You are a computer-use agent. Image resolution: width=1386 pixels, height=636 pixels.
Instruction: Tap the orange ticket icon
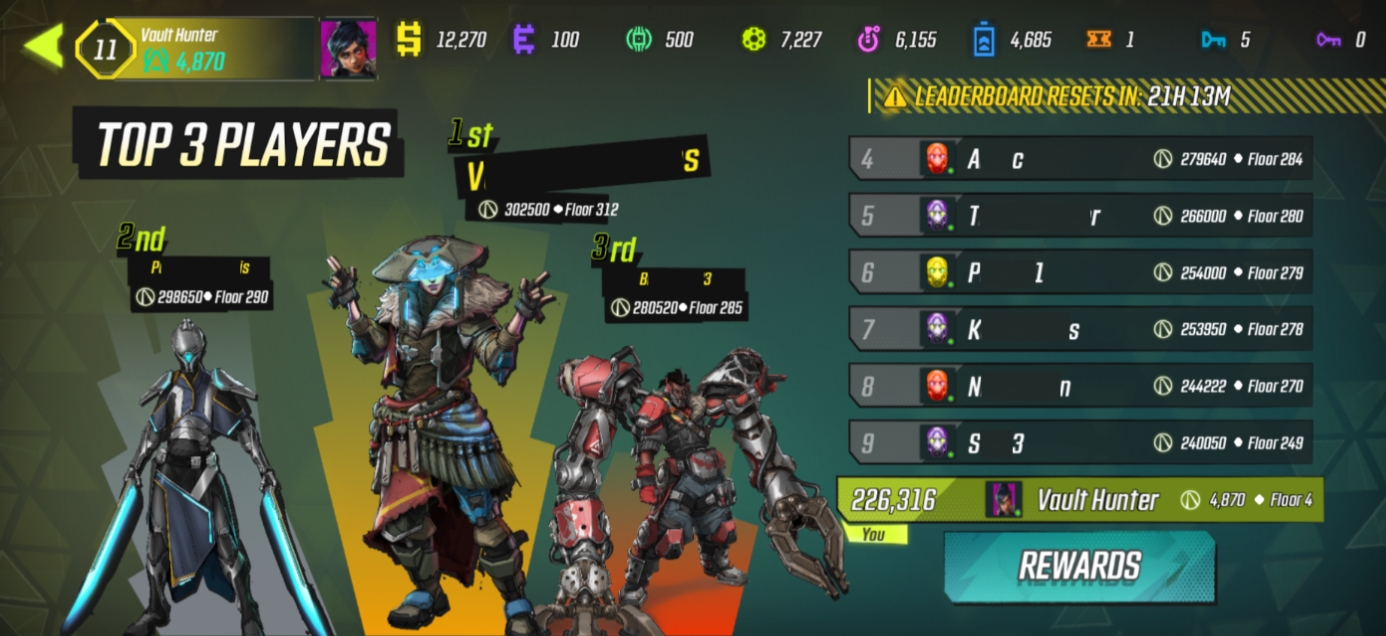click(x=1098, y=40)
